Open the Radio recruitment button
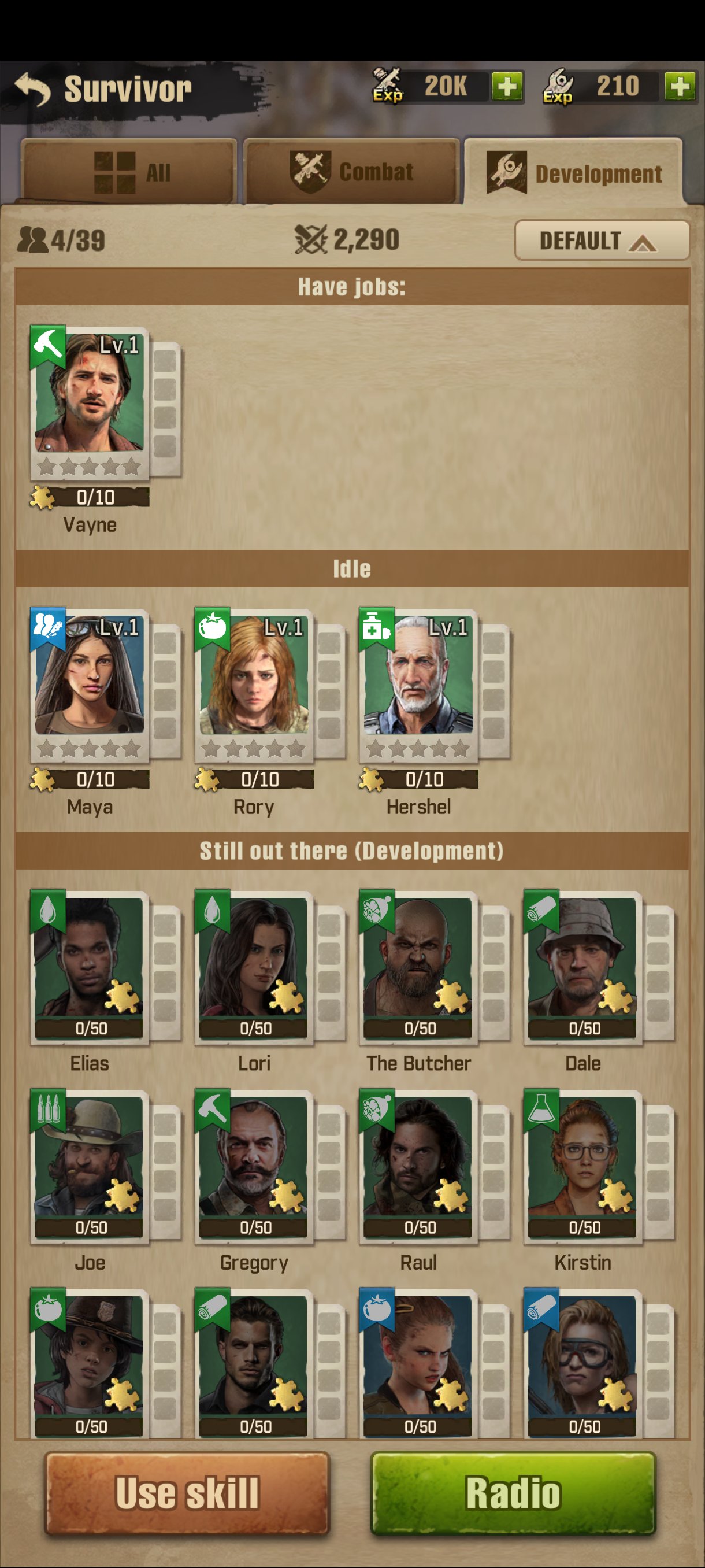 [513, 1492]
